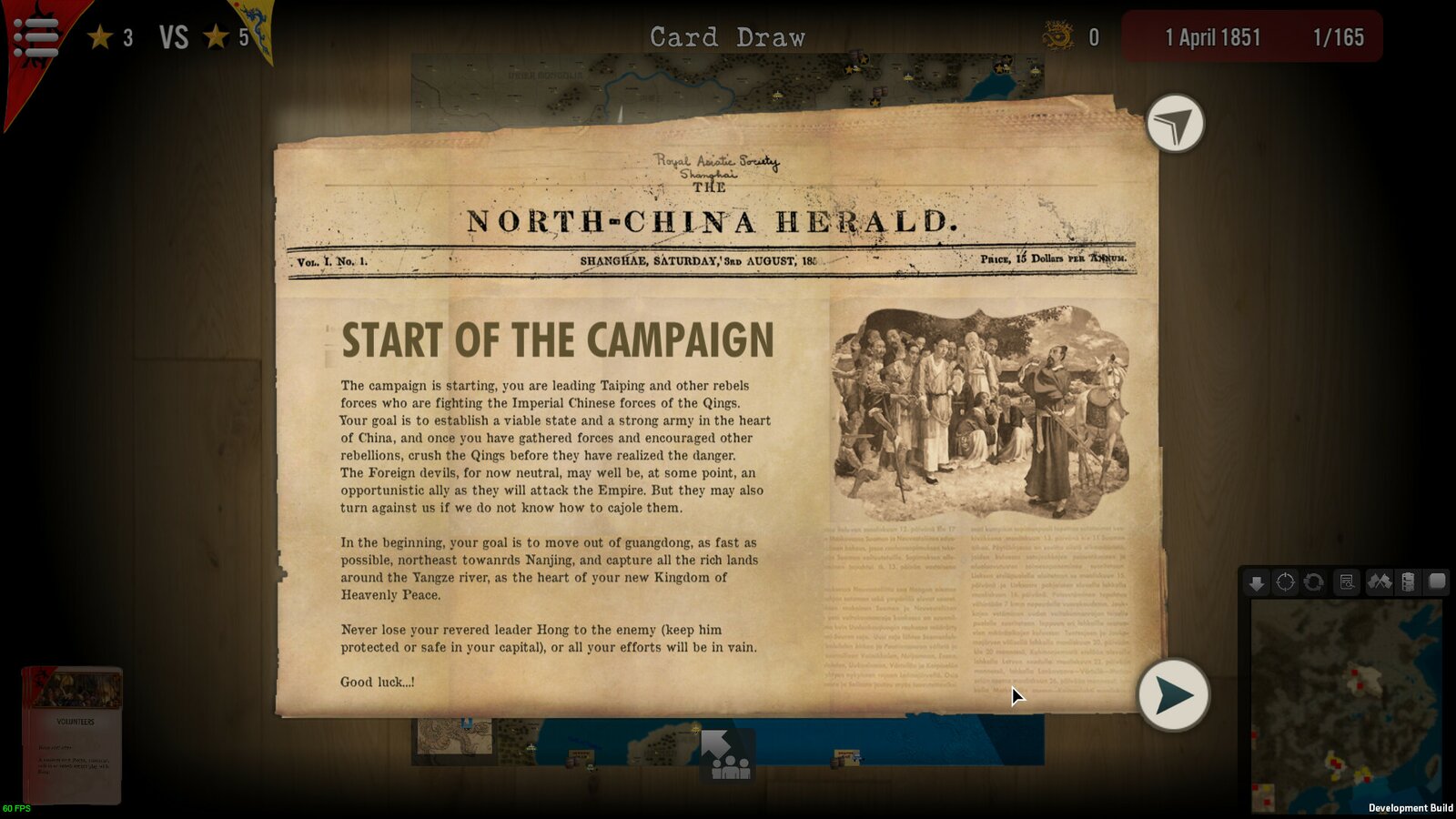Viewport: 1456px width, 819px height.
Task: Collapse the minimap with the down arrow
Action: click(1257, 582)
